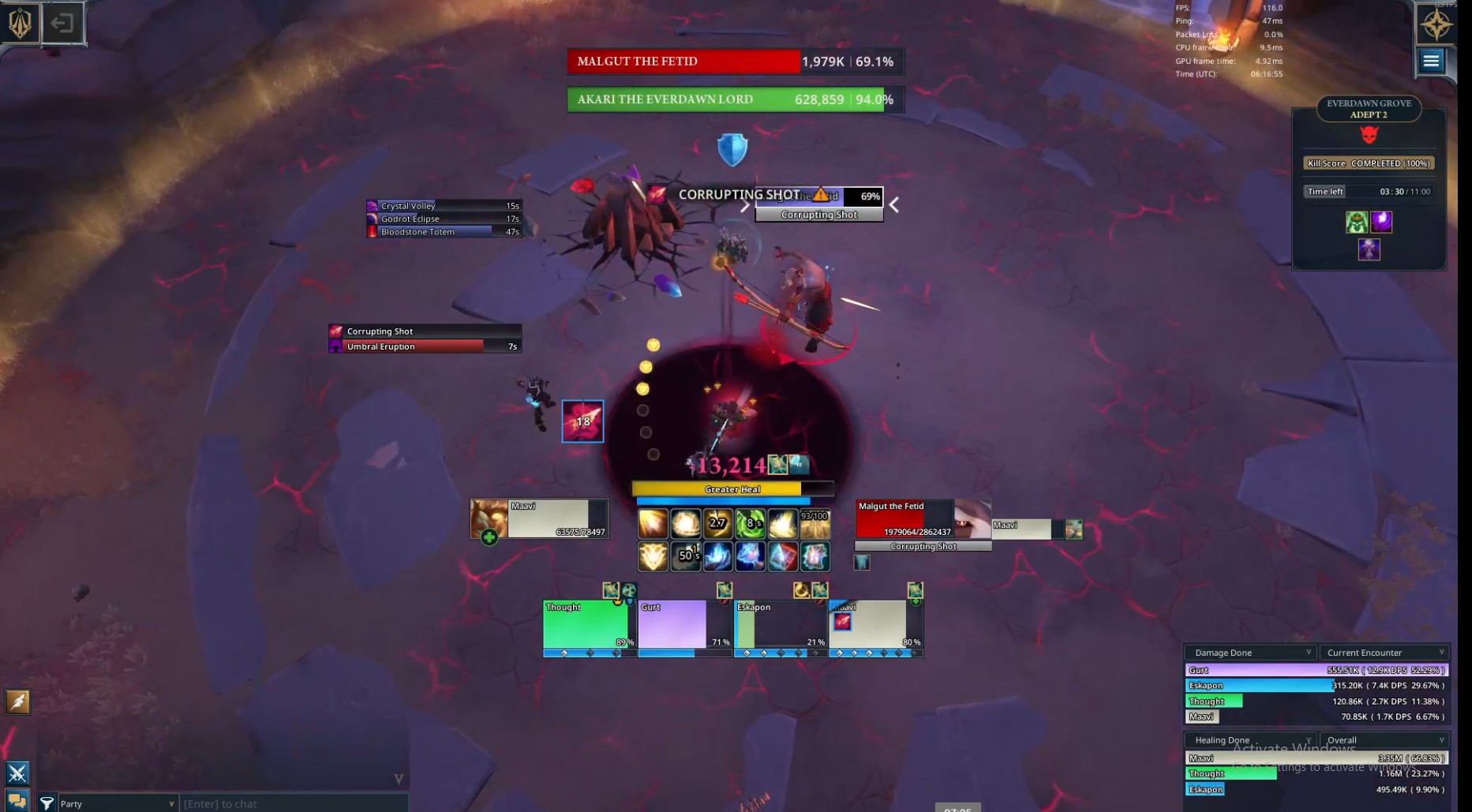The width and height of the screenshot is (1472, 812).
Task: Select Eskapon's party frame
Action: pyautogui.click(x=780, y=624)
